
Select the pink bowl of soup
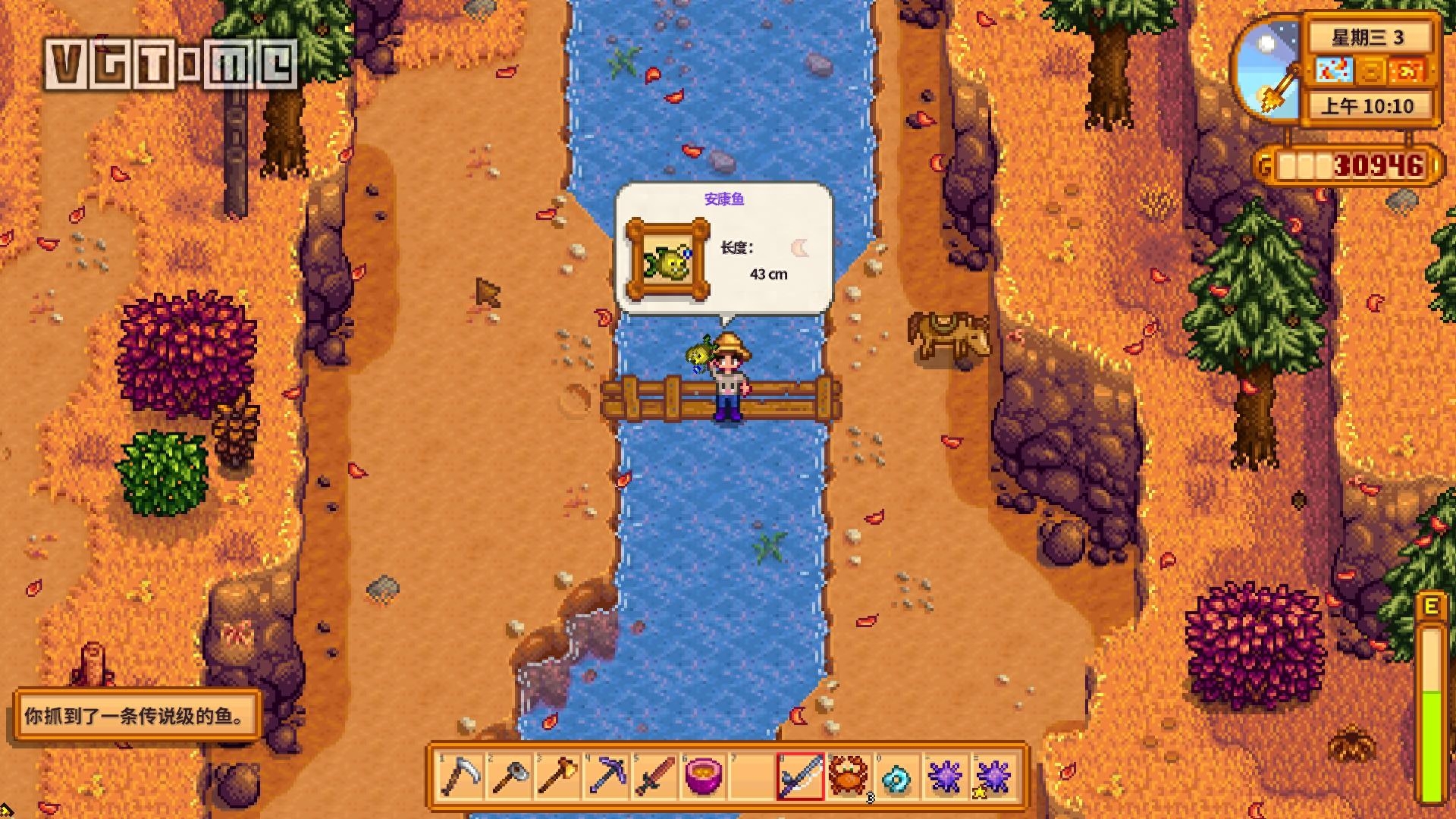[703, 777]
